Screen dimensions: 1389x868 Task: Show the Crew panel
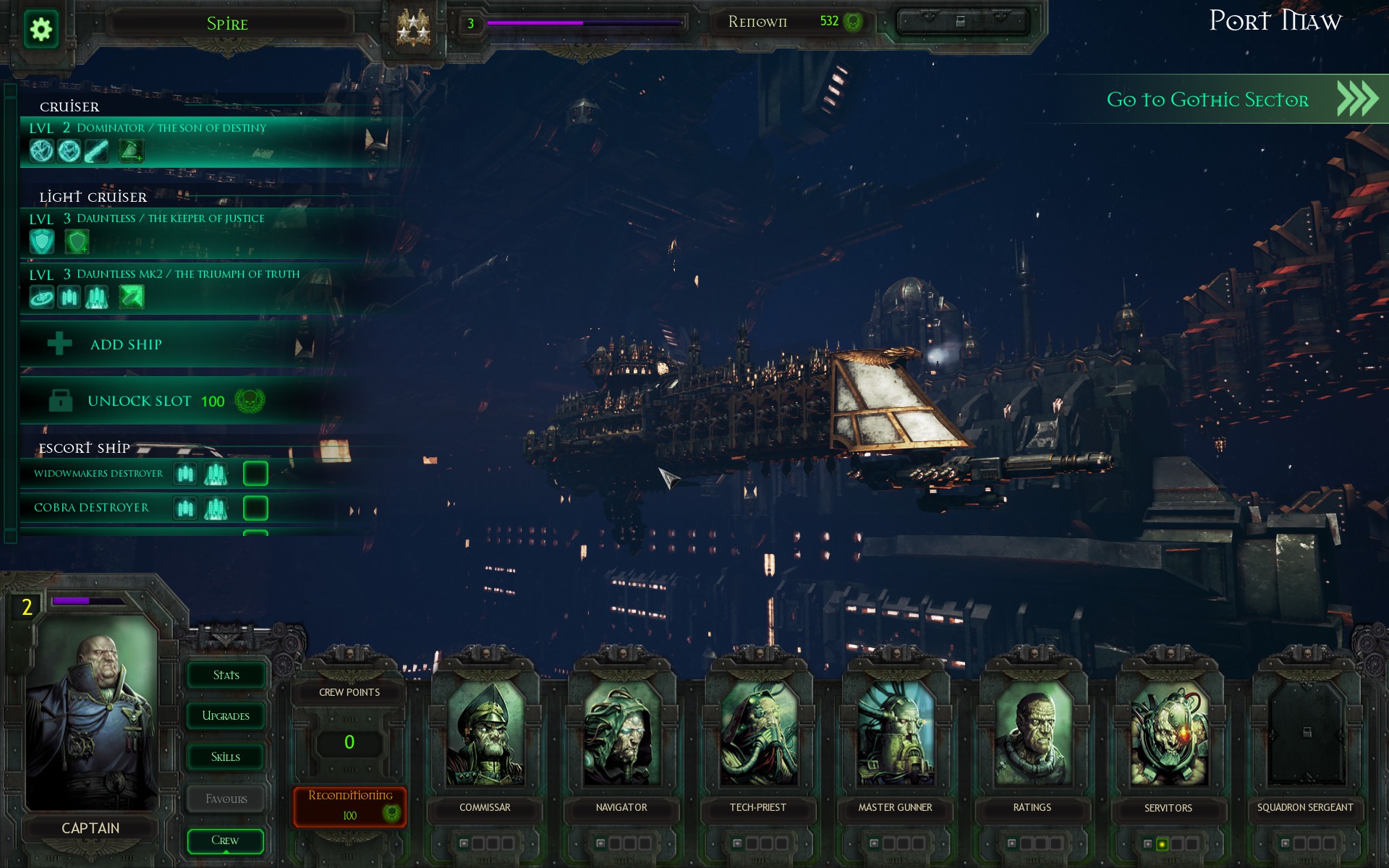[x=226, y=841]
